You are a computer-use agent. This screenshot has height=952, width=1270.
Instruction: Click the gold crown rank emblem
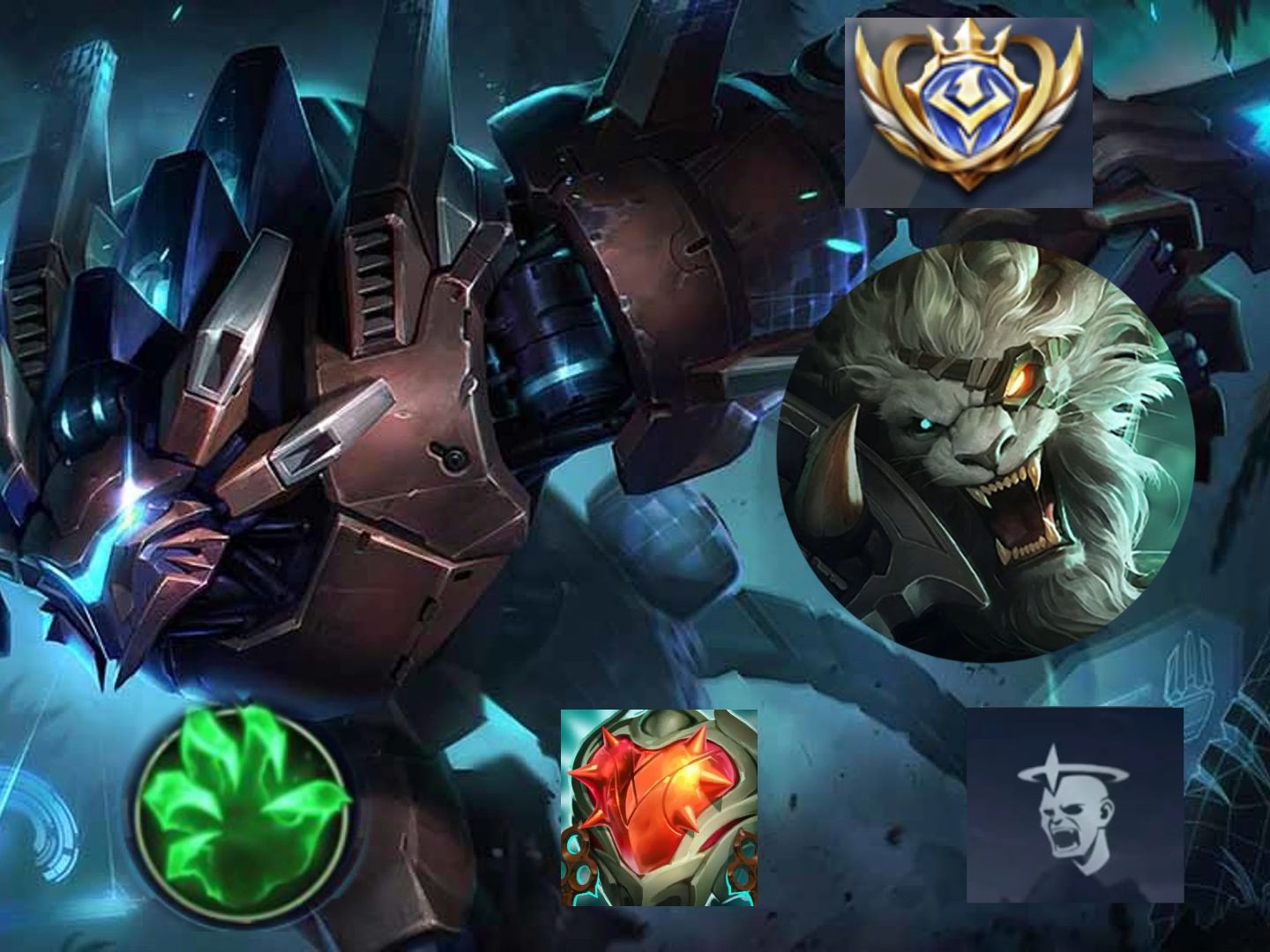[x=968, y=112]
